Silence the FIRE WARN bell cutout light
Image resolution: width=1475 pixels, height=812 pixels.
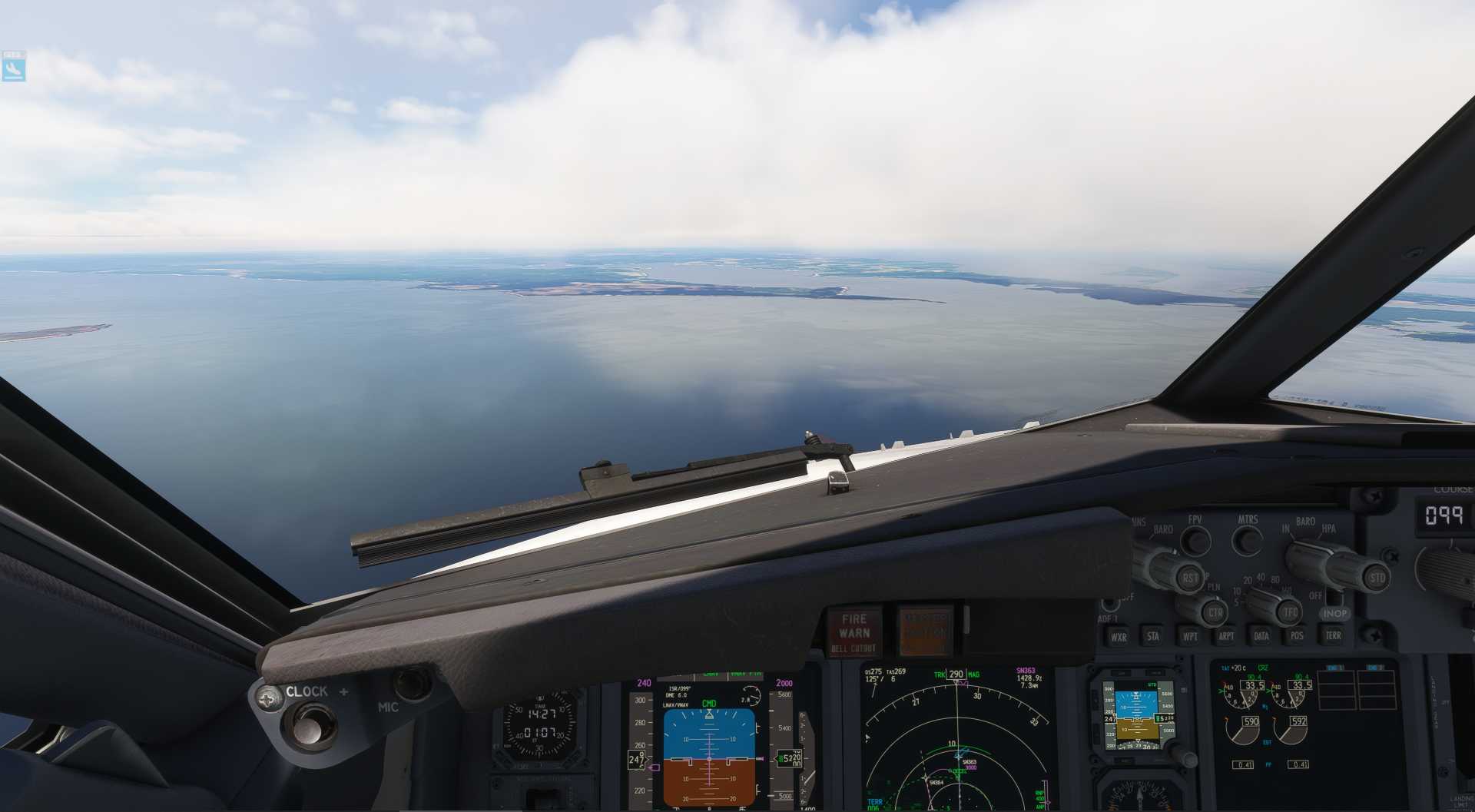[x=854, y=632]
